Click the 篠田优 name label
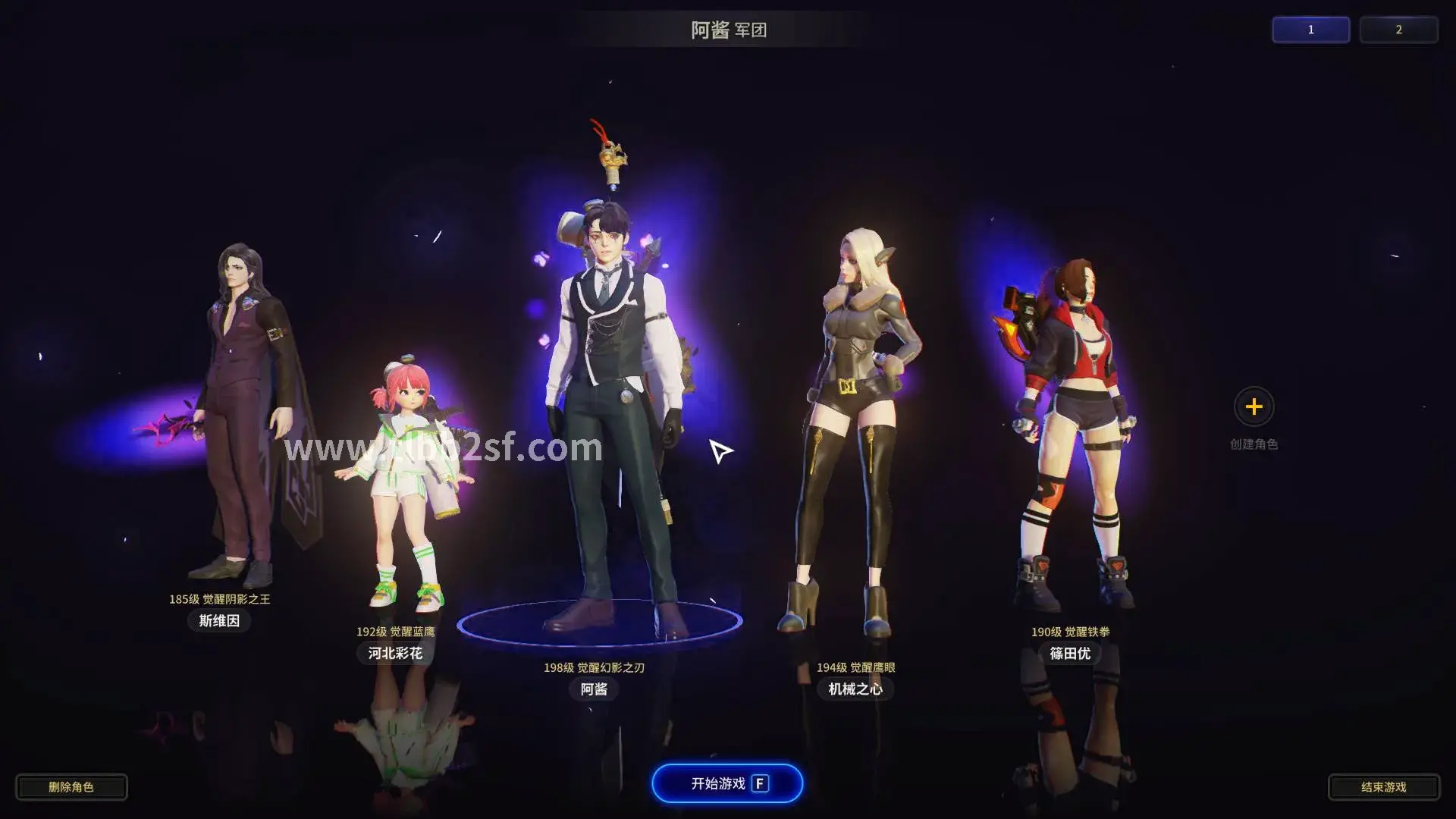The image size is (1456, 819). click(1070, 653)
